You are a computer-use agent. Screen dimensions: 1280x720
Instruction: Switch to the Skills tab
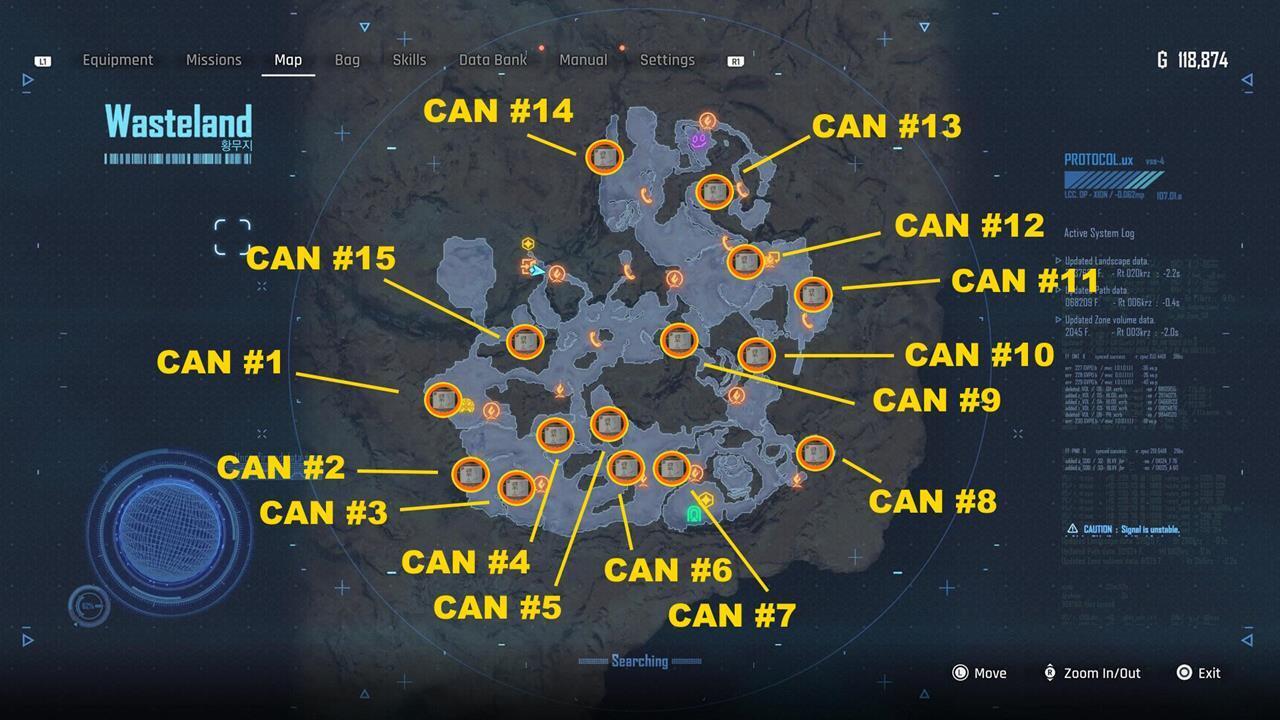409,60
